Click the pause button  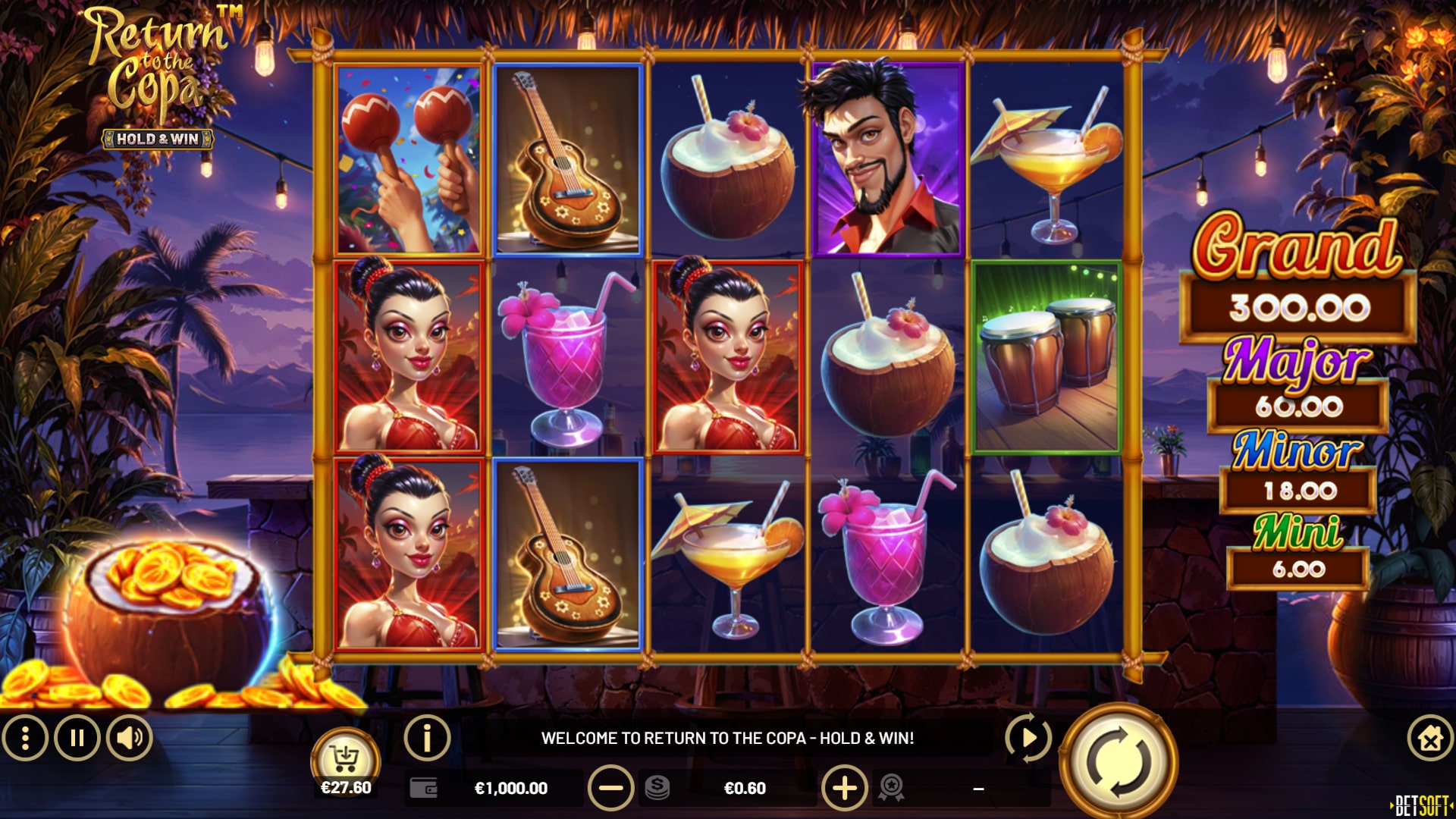click(x=77, y=738)
